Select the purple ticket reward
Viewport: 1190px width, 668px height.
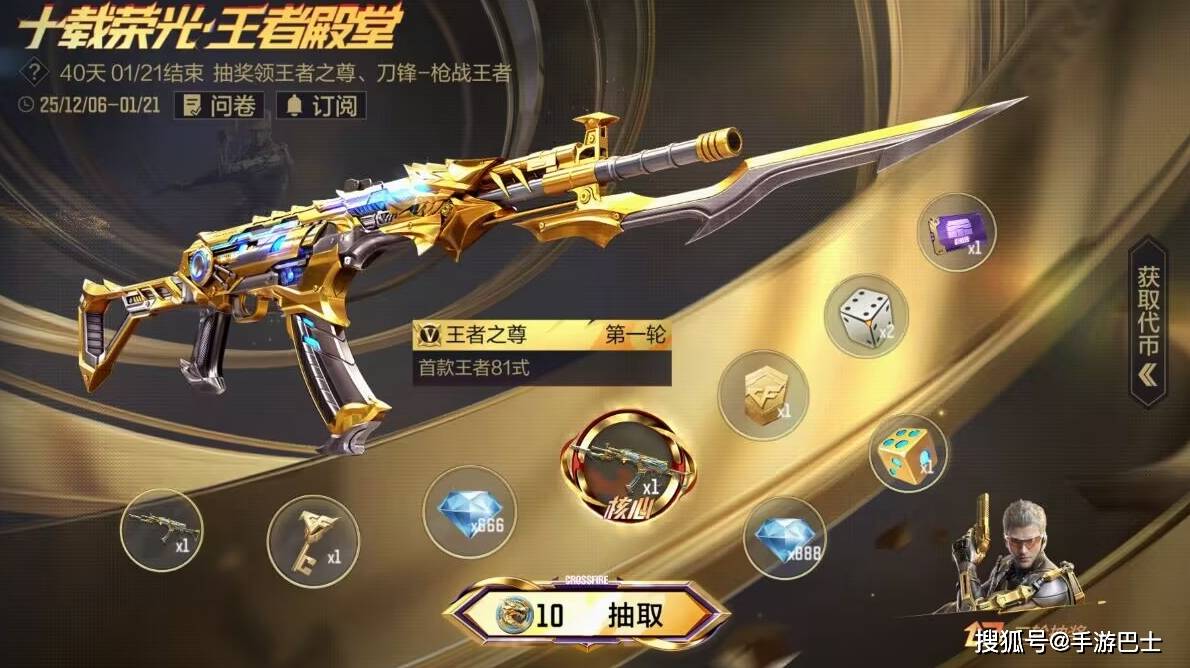(956, 233)
